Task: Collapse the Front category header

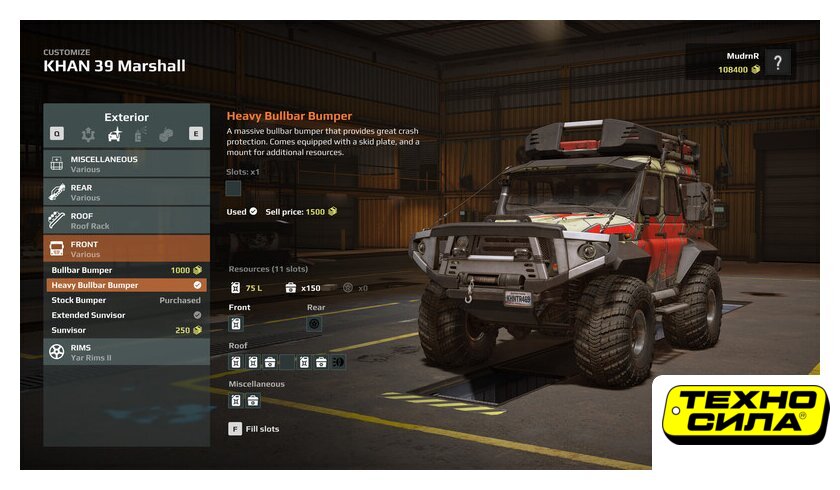Action: (x=126, y=248)
